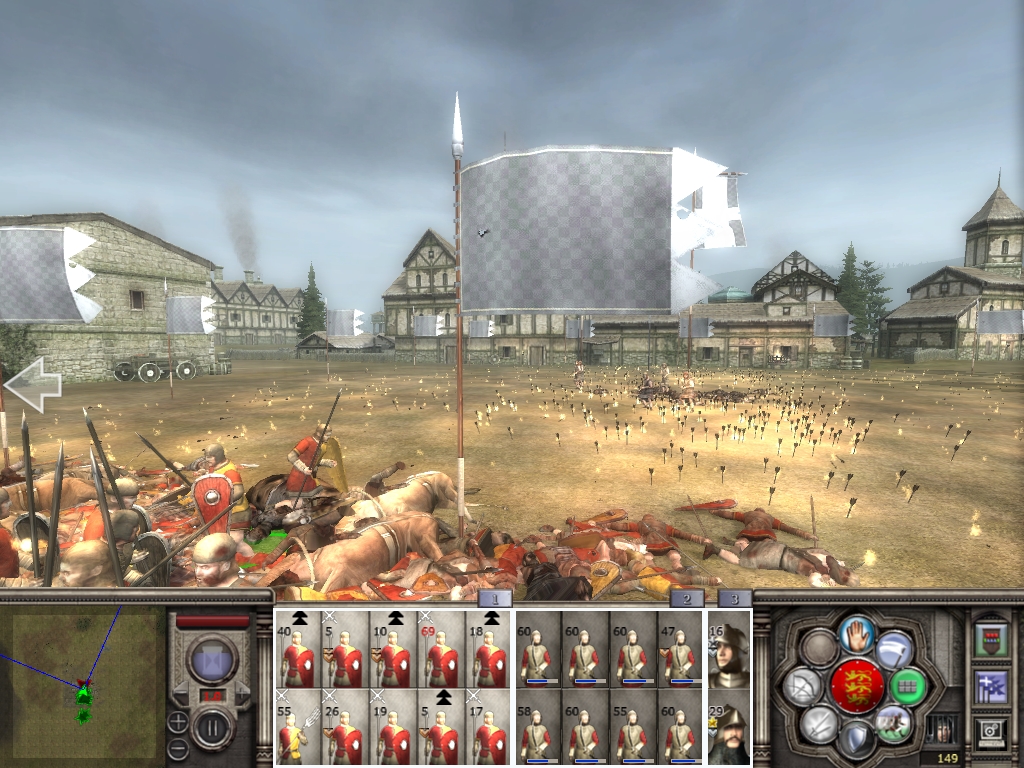Select the unit card with red 69
The height and width of the screenshot is (768, 1024).
pyautogui.click(x=441, y=649)
